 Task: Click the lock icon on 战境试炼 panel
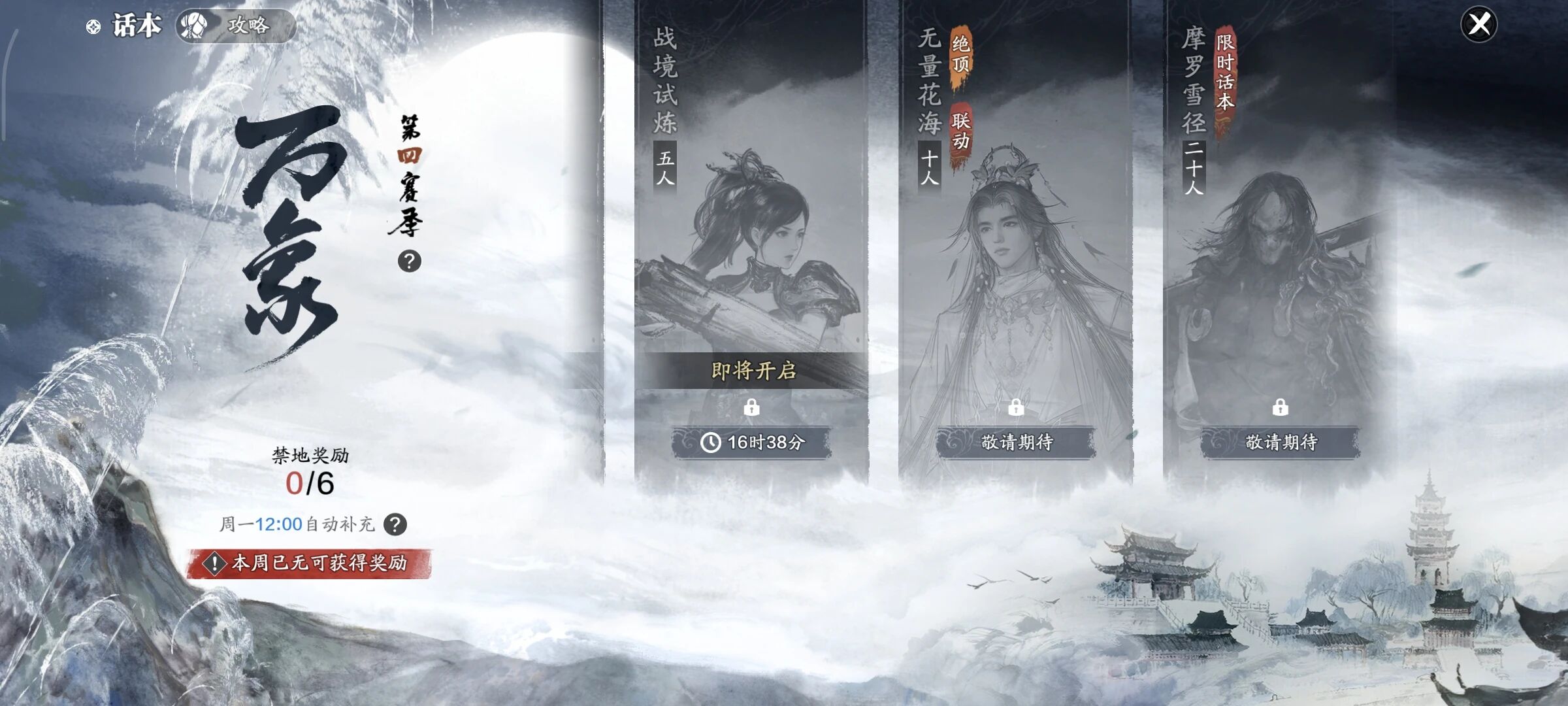(753, 407)
